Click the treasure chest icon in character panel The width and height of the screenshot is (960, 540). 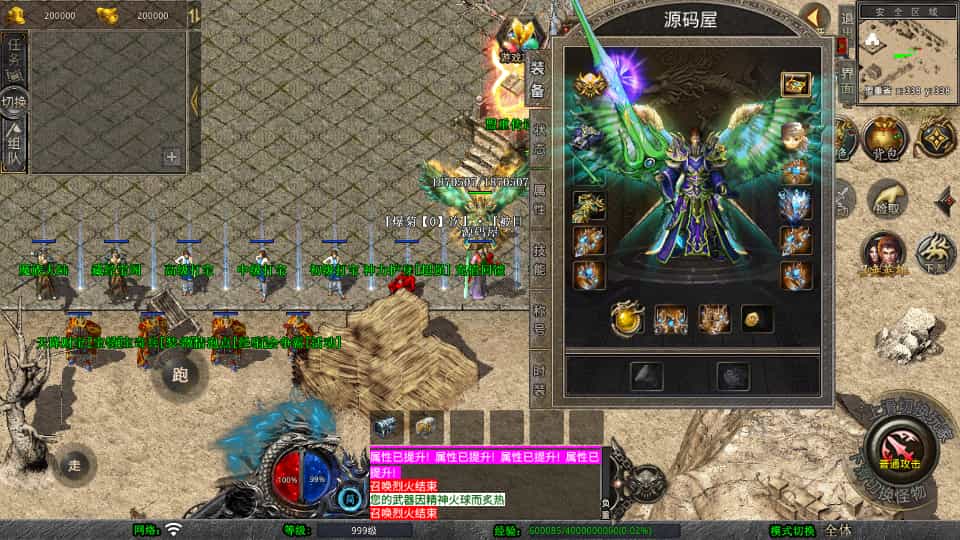[795, 84]
